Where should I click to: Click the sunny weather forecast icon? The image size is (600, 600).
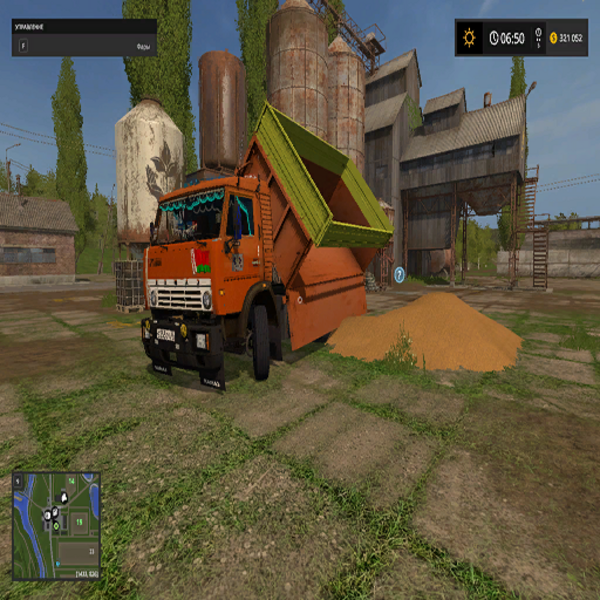pos(469,38)
